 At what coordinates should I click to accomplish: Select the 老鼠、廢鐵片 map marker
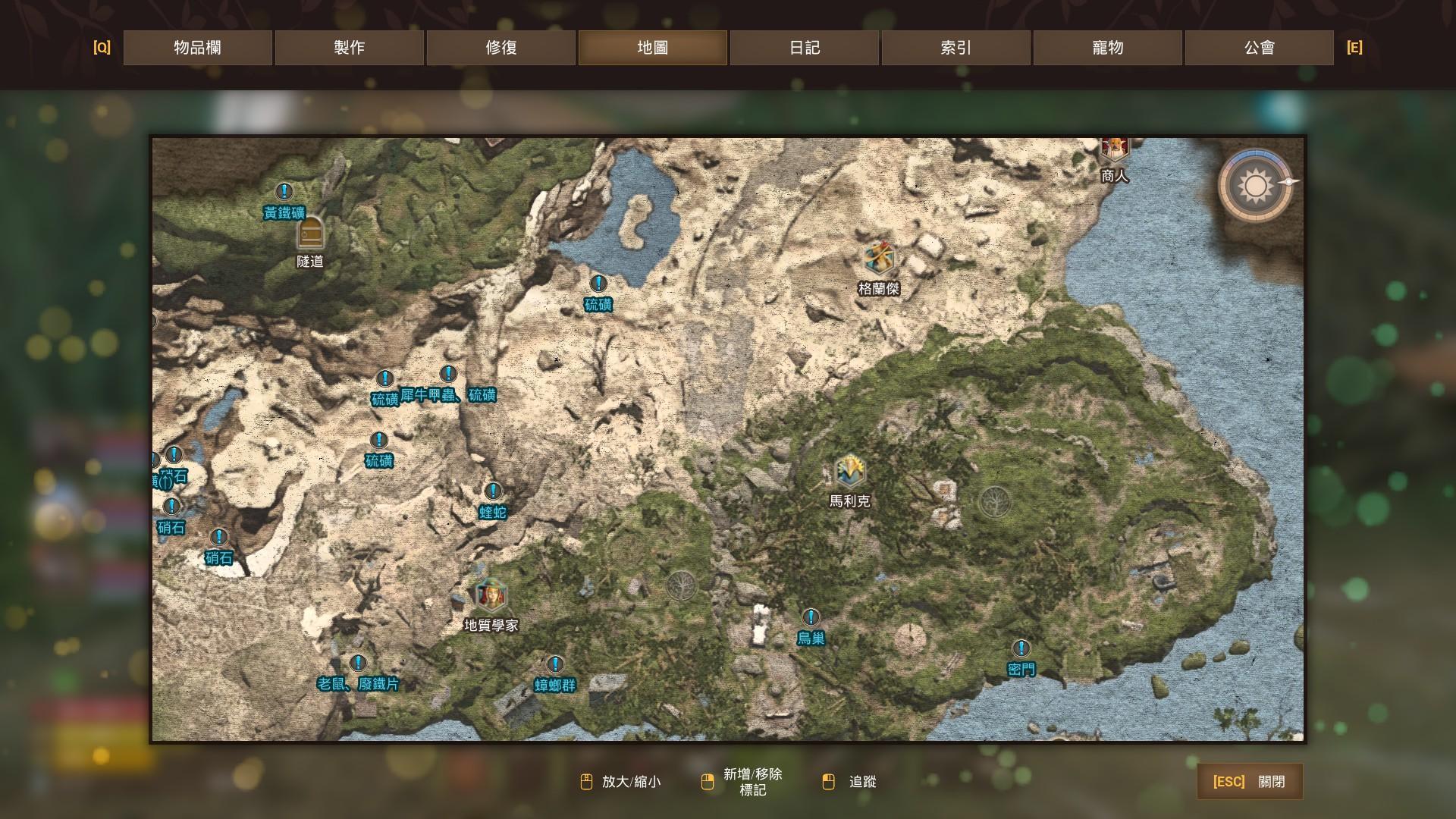(358, 664)
